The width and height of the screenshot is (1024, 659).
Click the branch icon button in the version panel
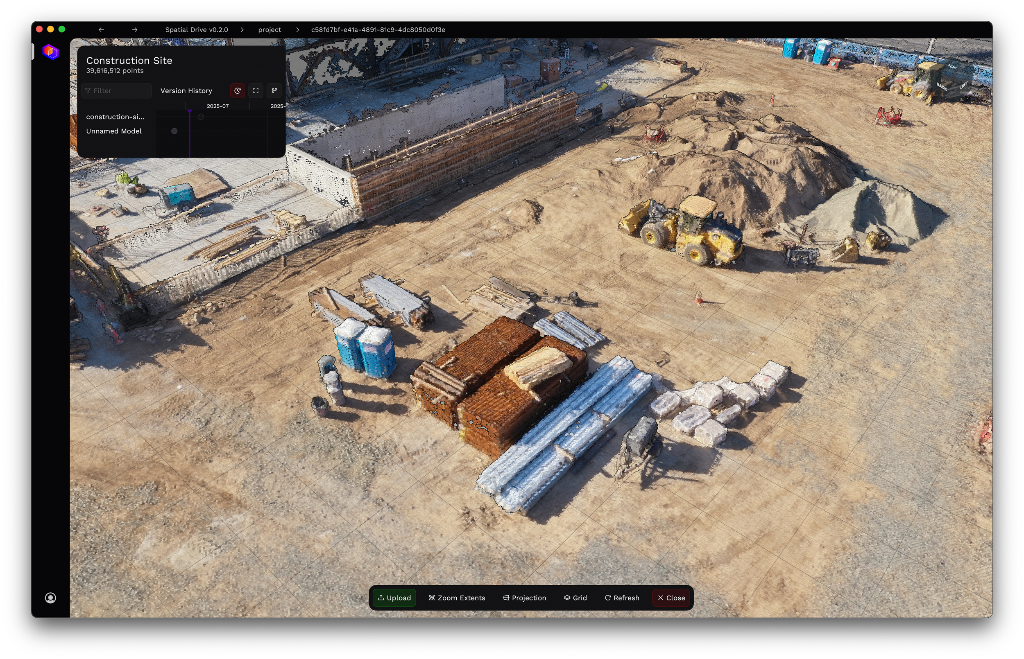pos(274,91)
